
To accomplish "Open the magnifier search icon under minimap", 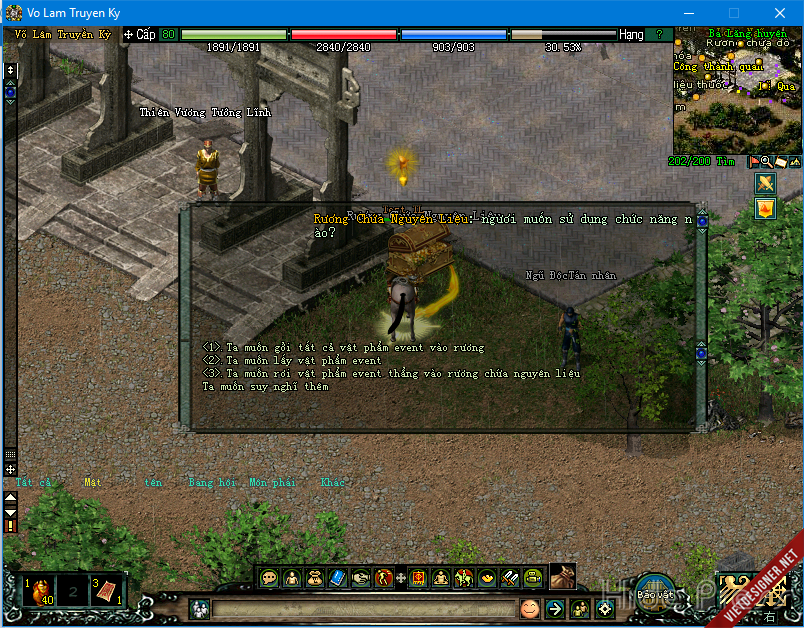I will click(767, 161).
